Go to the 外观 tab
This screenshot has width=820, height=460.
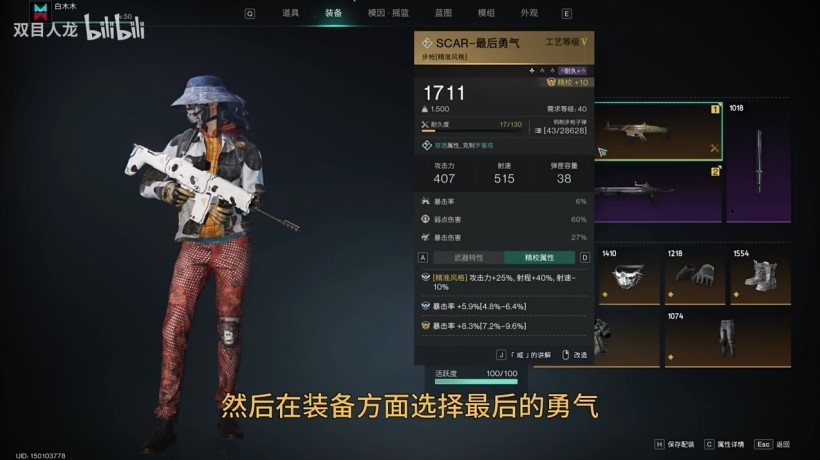click(529, 13)
